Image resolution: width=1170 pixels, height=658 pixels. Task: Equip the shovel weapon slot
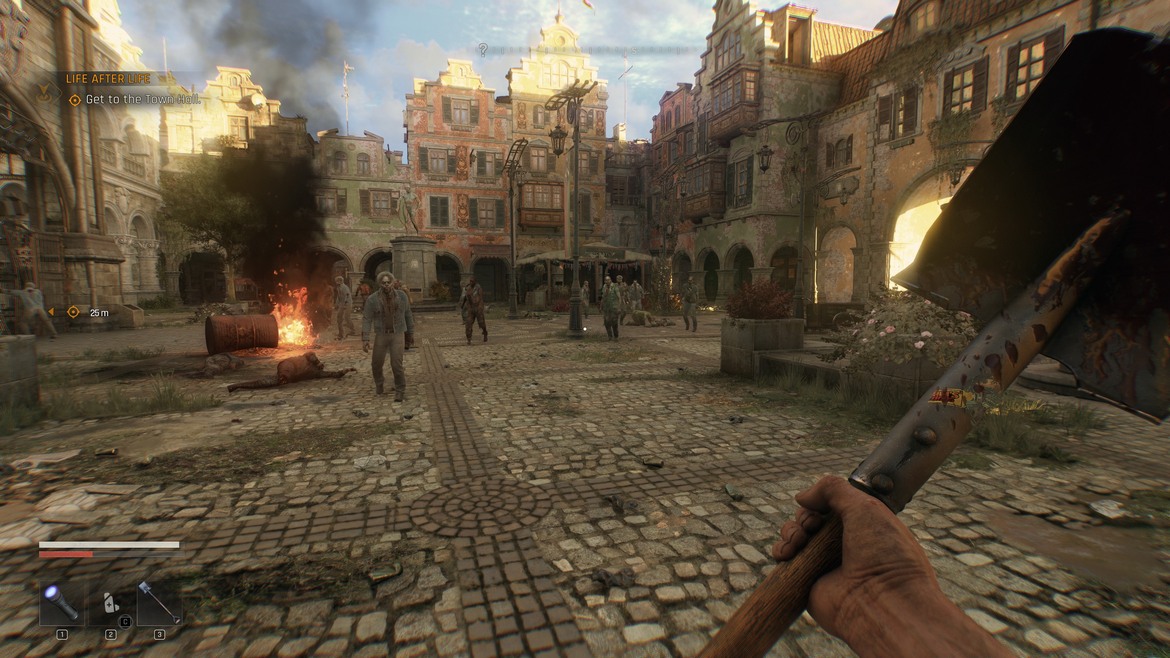pyautogui.click(x=159, y=604)
